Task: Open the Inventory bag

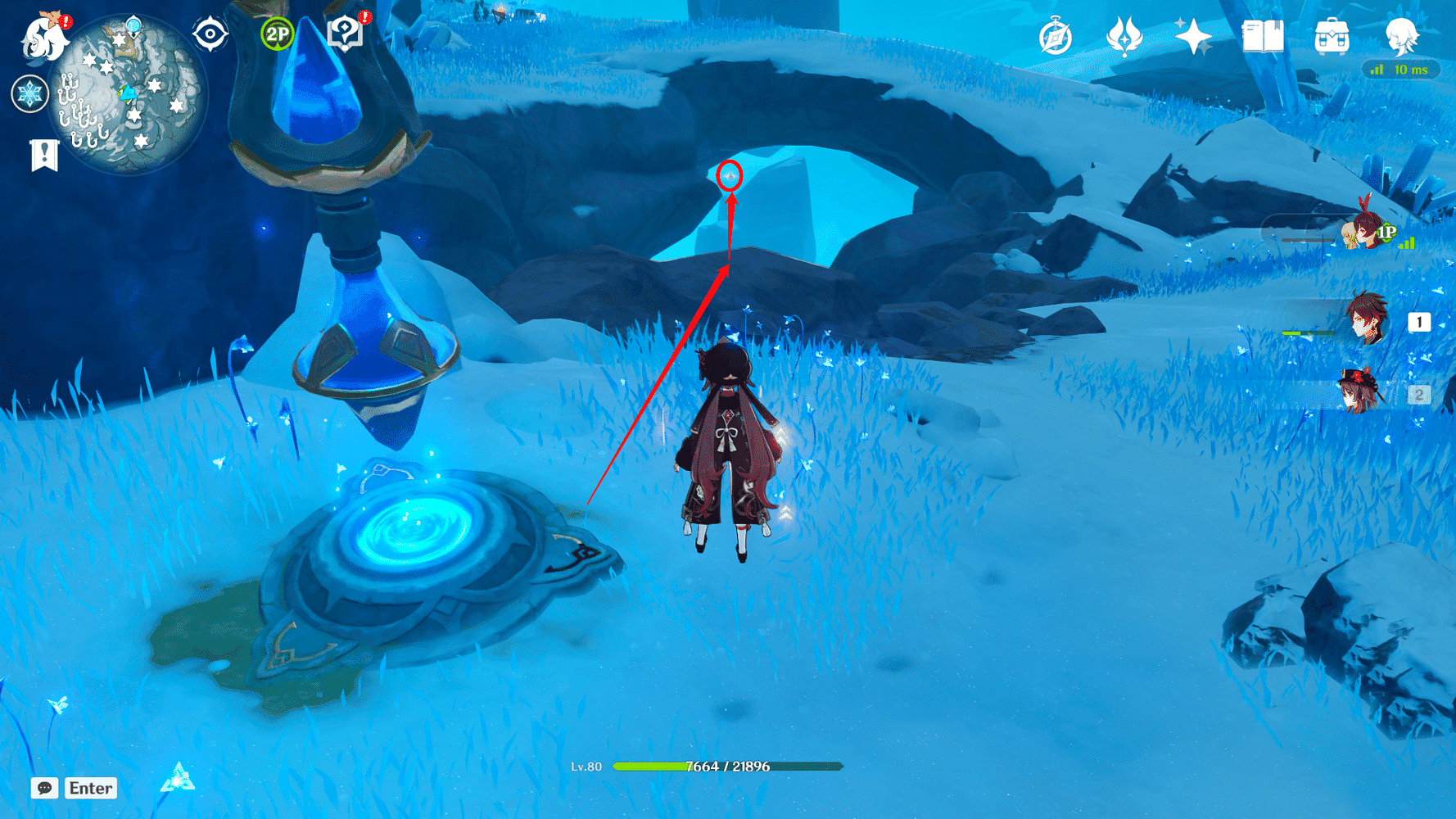Action: tap(1331, 36)
